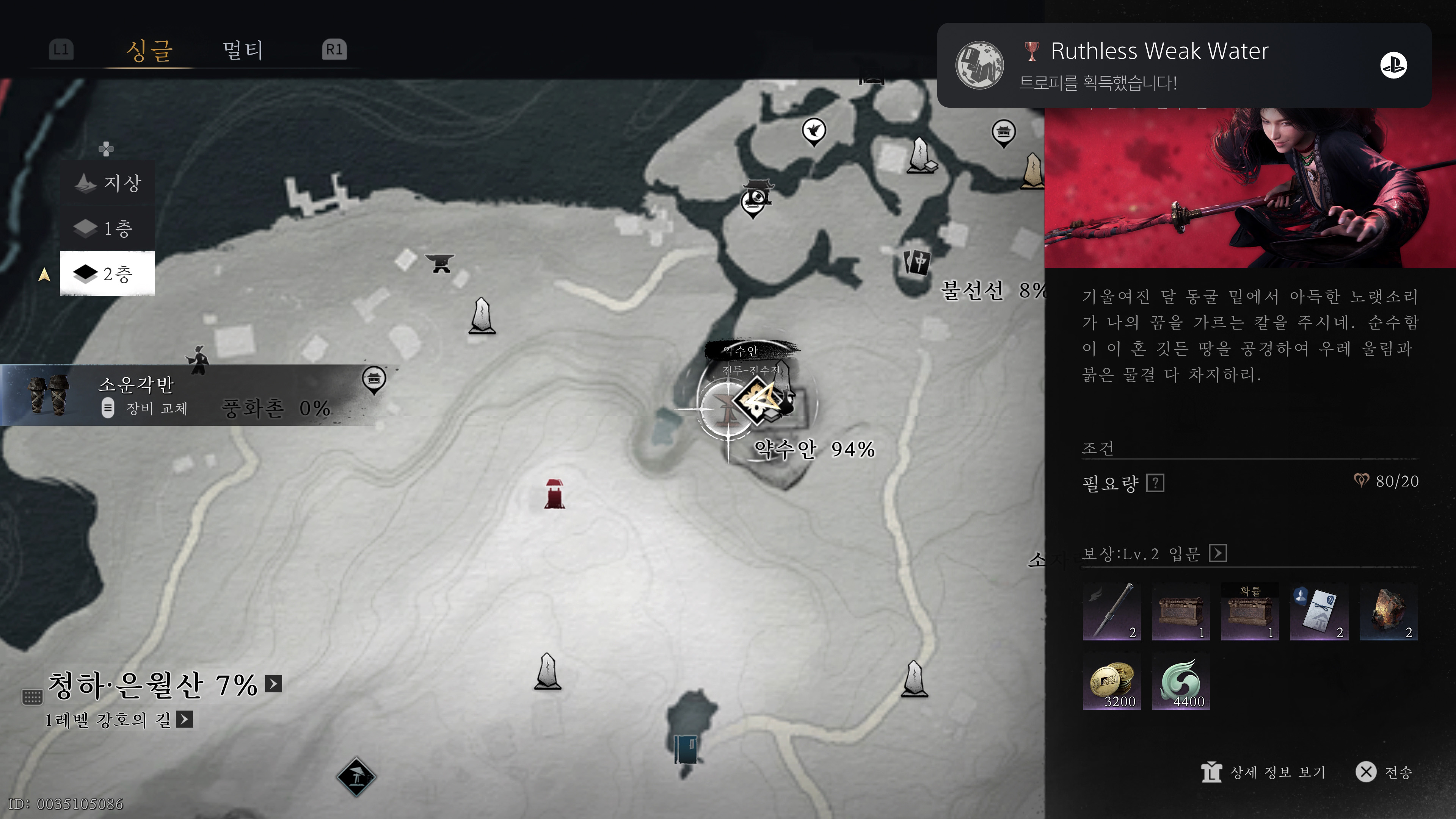Click the 전송 teleport button
1456x819 pixels.
[x=1384, y=772]
